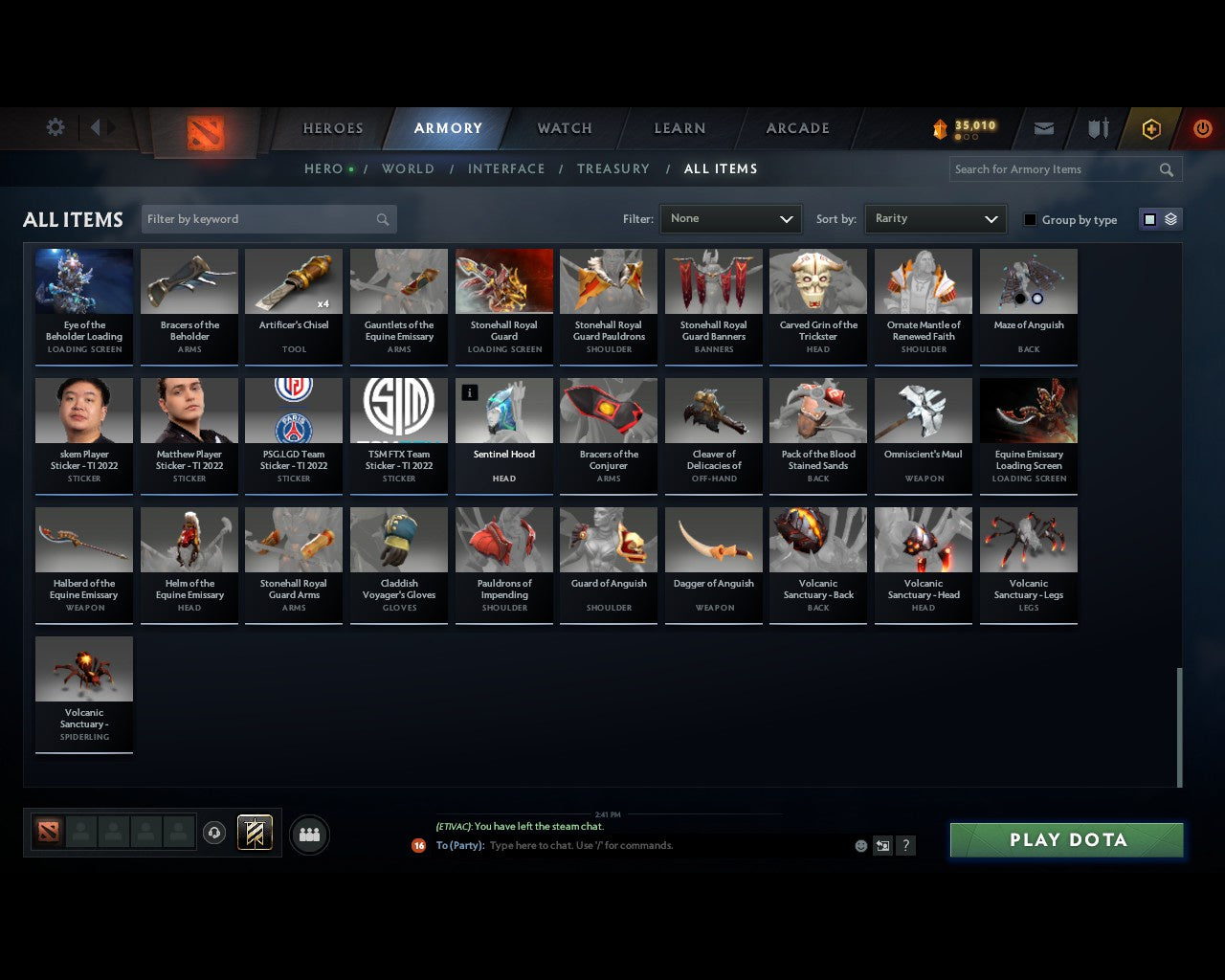Open the notifications envelope icon

(1043, 127)
